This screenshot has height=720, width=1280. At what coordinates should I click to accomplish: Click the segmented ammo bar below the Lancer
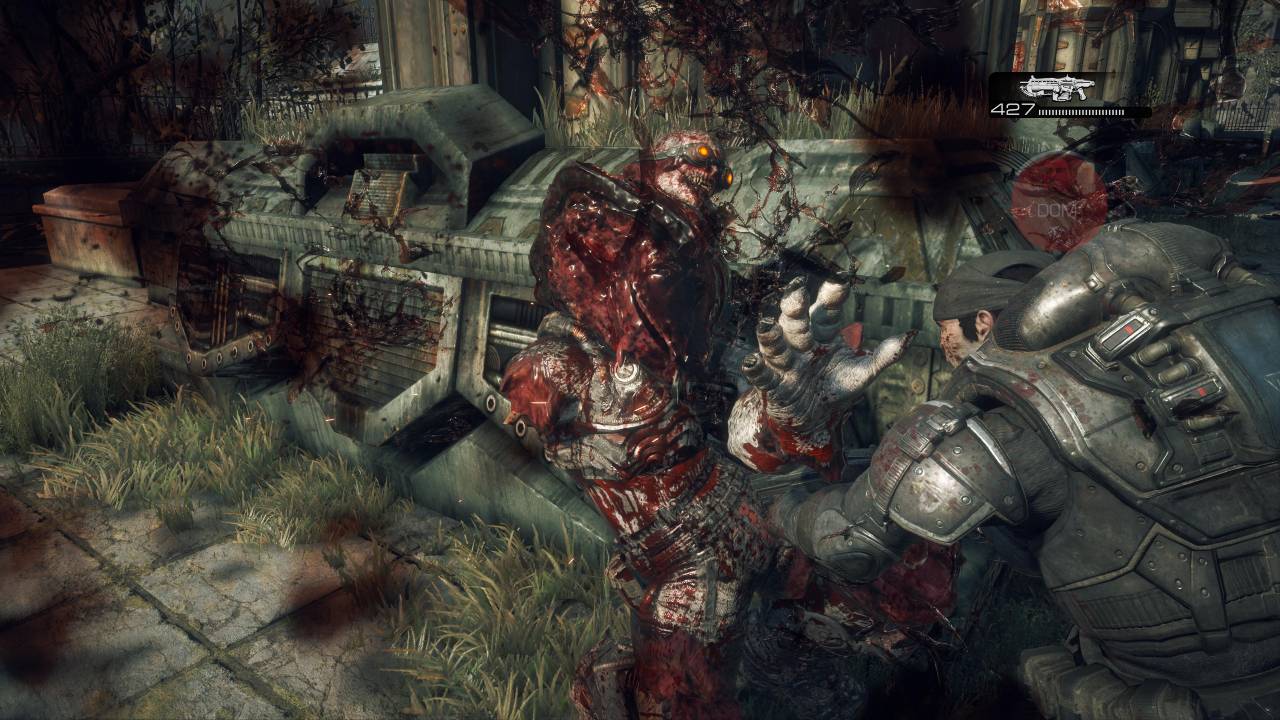(1080, 112)
